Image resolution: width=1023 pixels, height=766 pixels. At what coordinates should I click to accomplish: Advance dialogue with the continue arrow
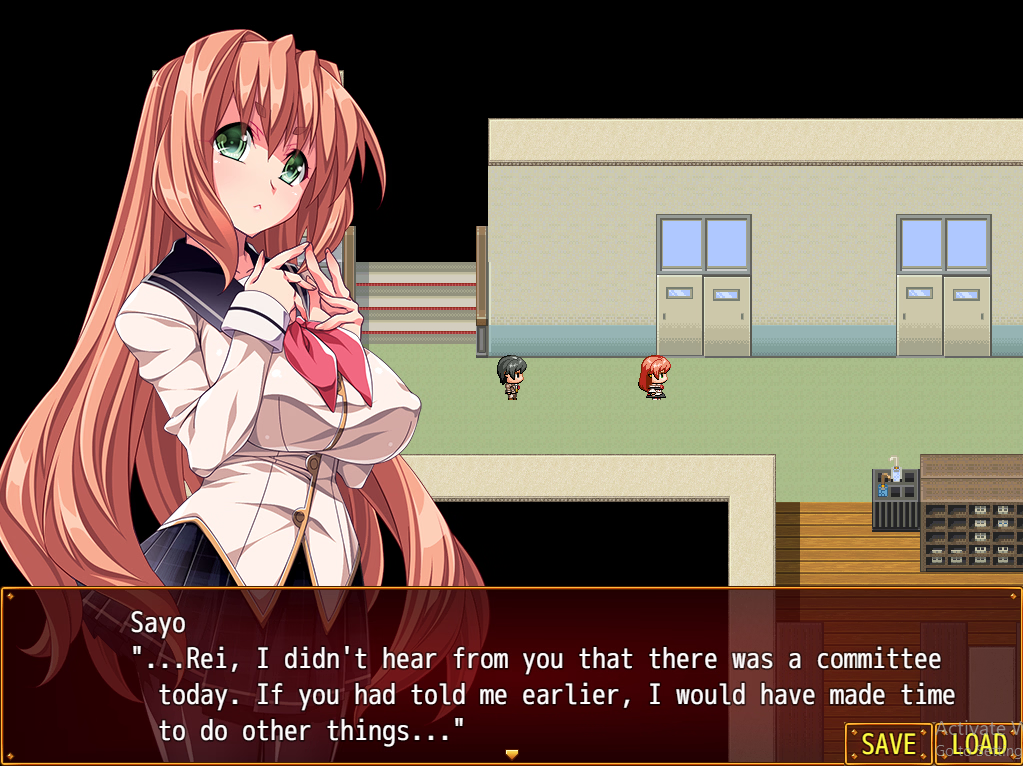[512, 754]
